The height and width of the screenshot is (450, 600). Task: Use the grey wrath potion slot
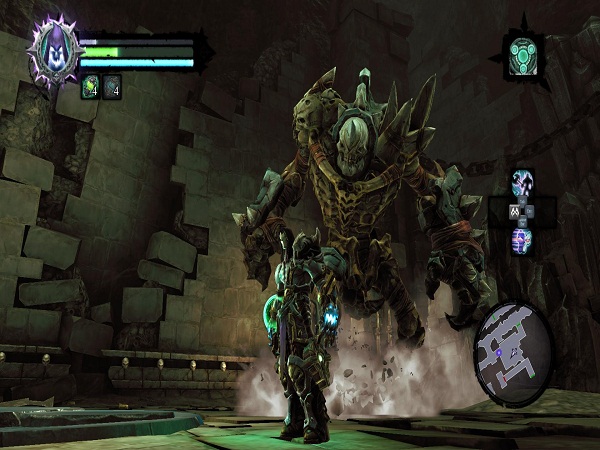pyautogui.click(x=111, y=88)
